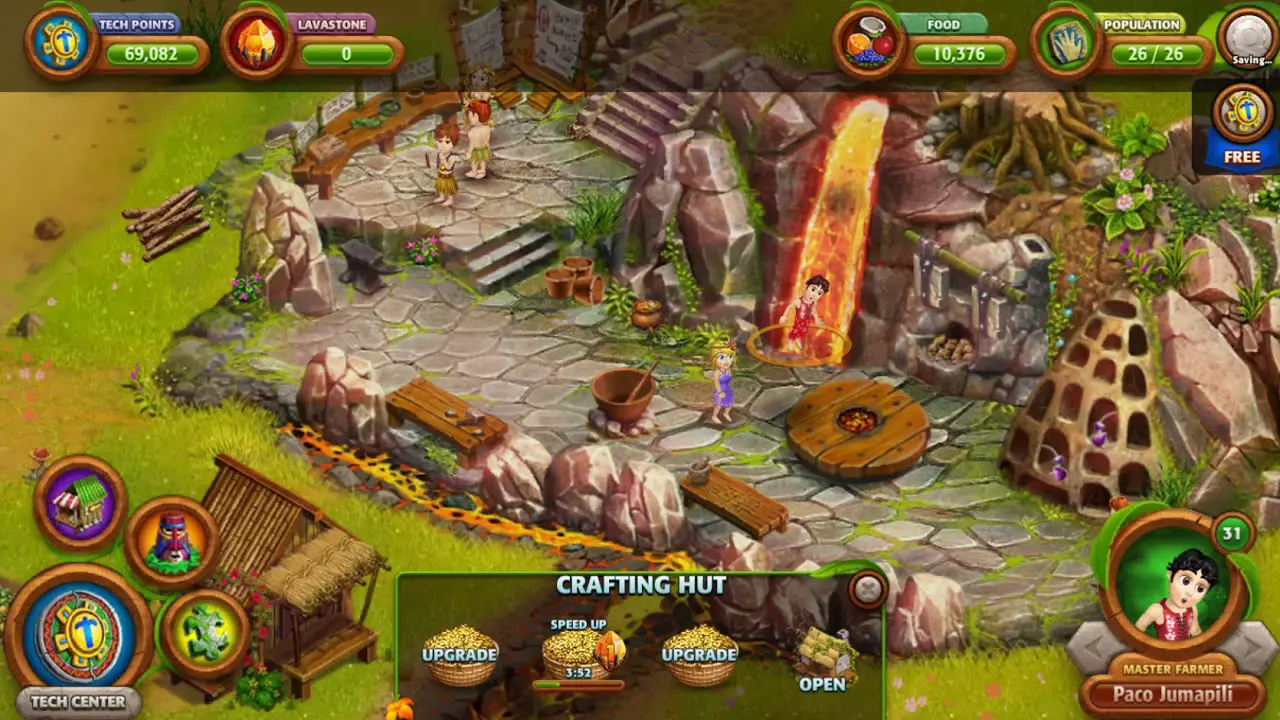Close the Crafting Hut panel
1280x720 pixels.
click(868, 590)
